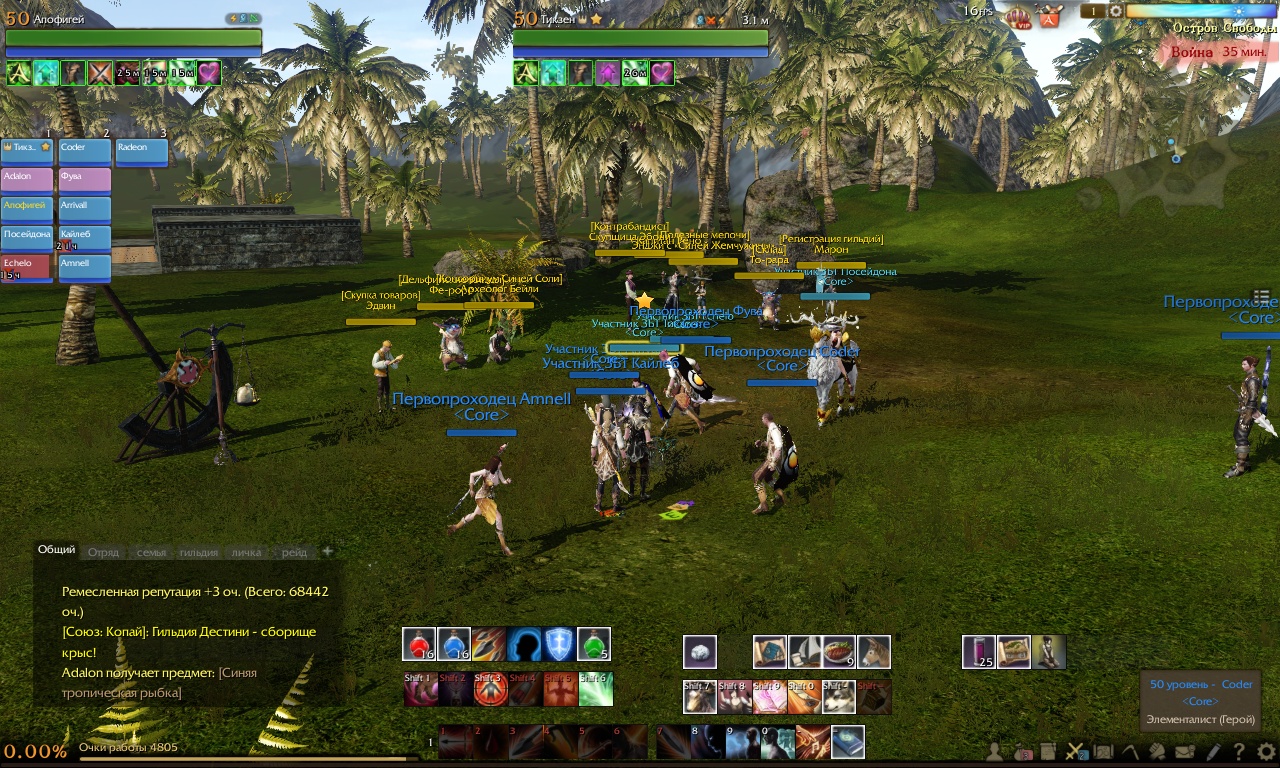Use the red health potion slot
Image resolution: width=1280 pixels, height=768 pixels.
(x=419, y=645)
